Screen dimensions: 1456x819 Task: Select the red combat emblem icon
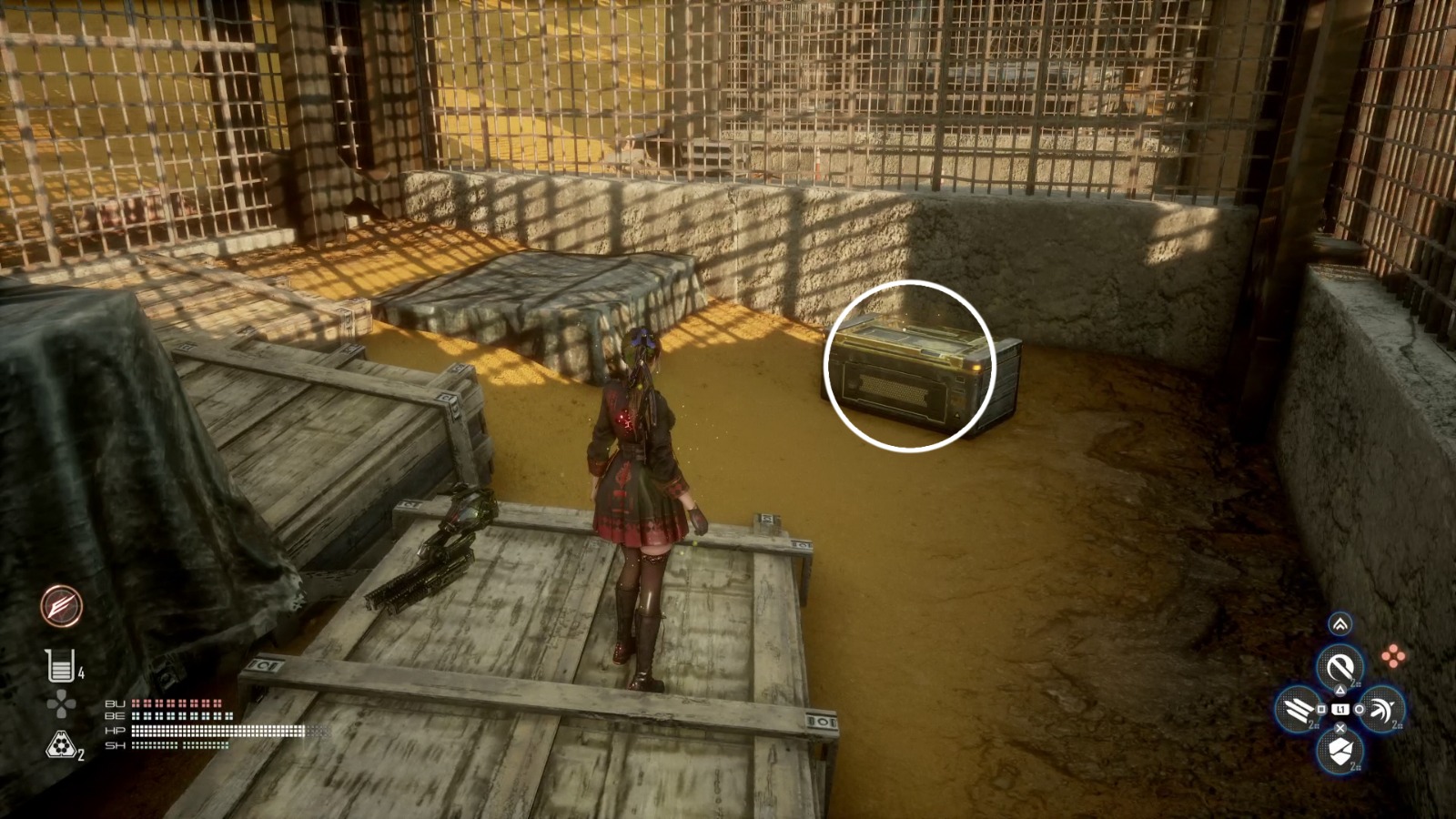tap(61, 607)
